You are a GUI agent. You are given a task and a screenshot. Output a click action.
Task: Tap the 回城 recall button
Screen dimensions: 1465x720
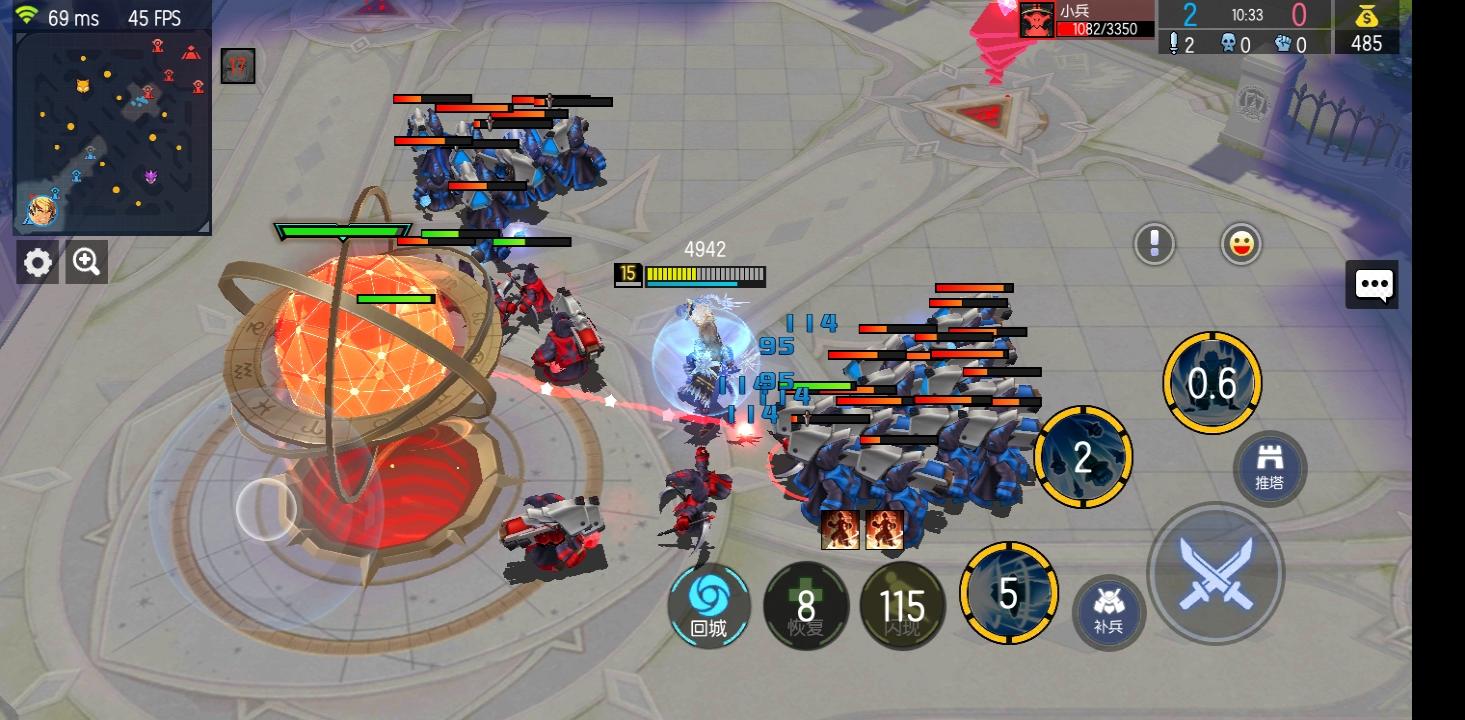coord(709,605)
